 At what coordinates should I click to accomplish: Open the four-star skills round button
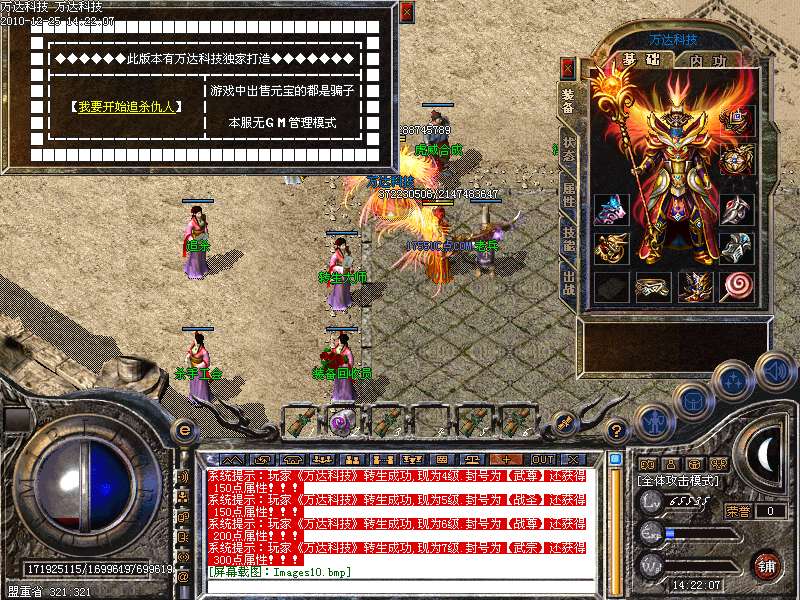pos(733,379)
